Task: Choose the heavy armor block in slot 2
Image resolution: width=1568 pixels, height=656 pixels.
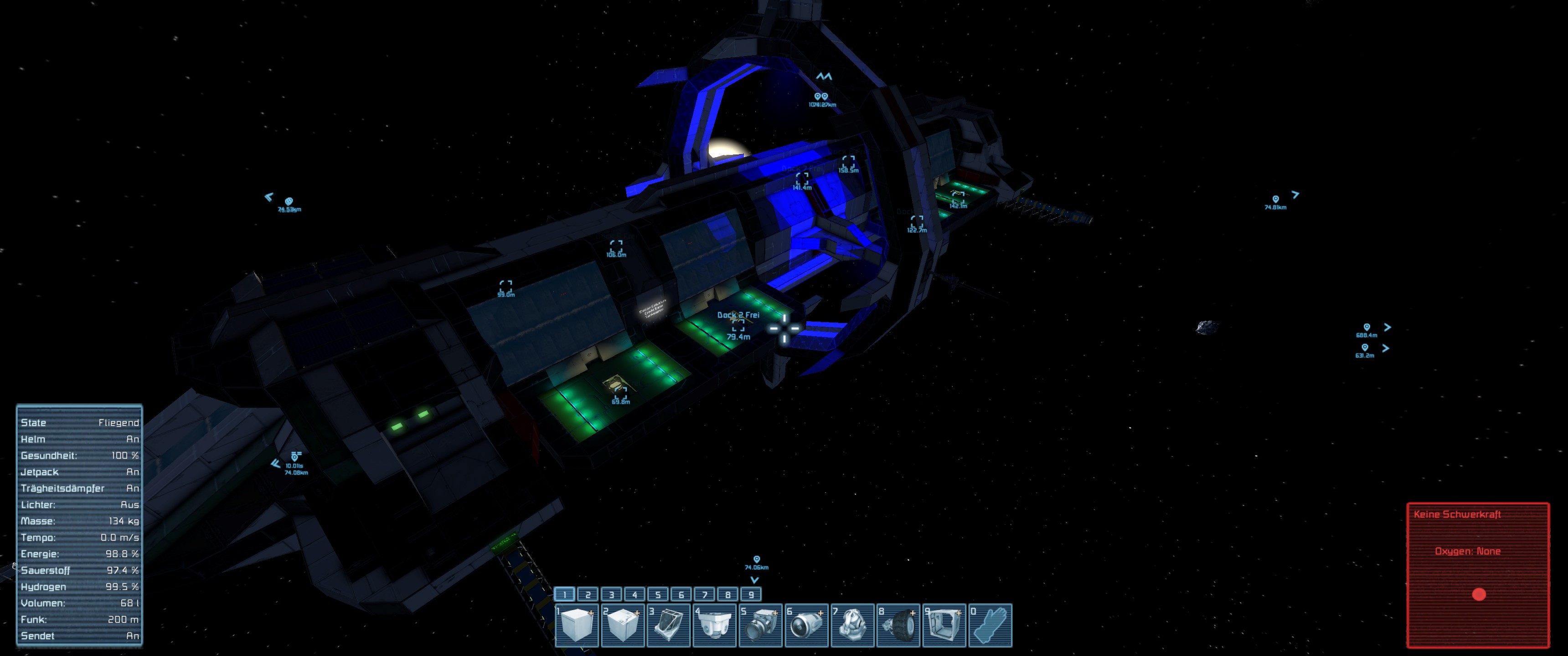Action: click(x=623, y=625)
